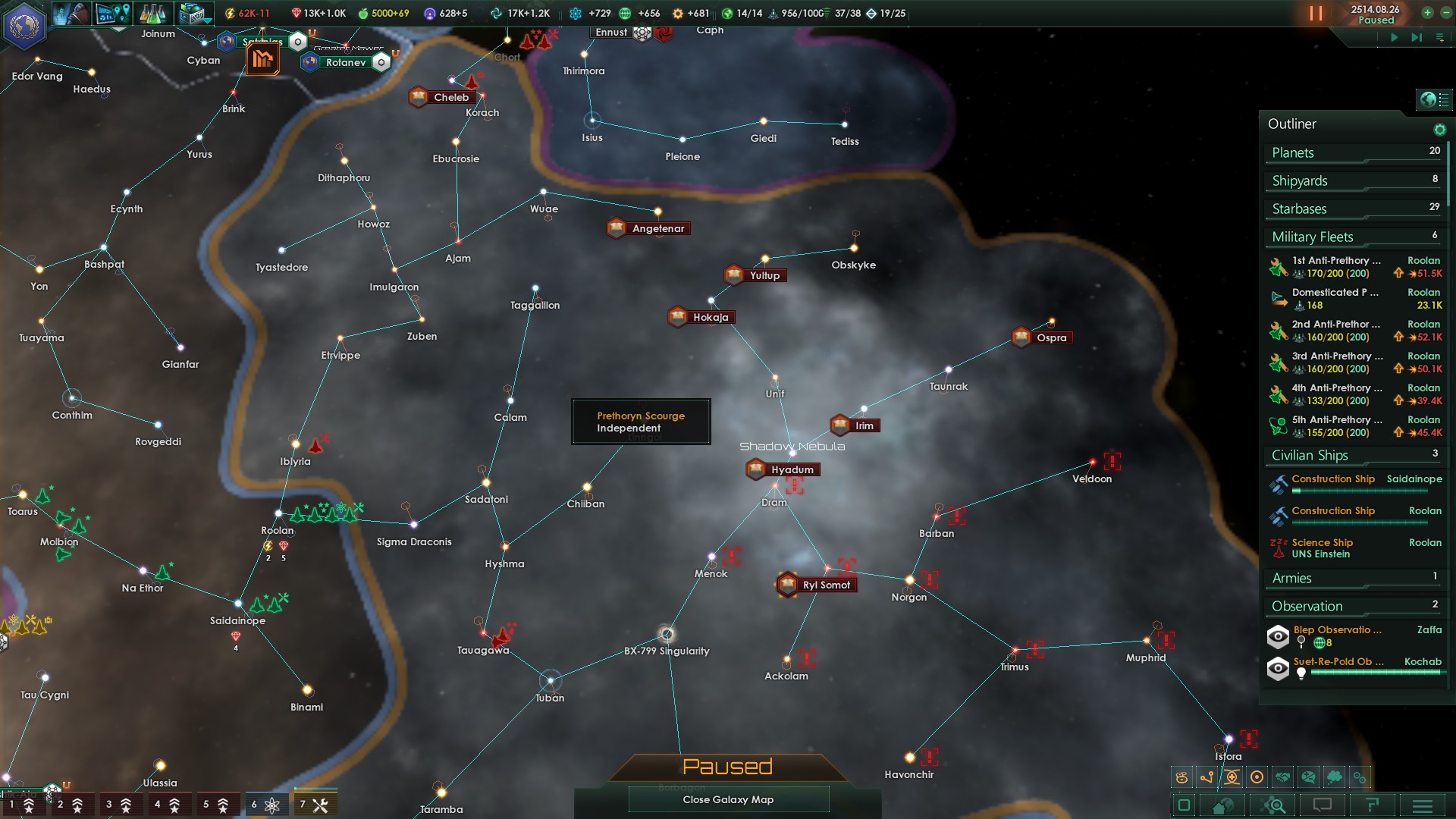Collapse the Civilian Ships section
This screenshot has height=819, width=1456.
click(x=1310, y=455)
